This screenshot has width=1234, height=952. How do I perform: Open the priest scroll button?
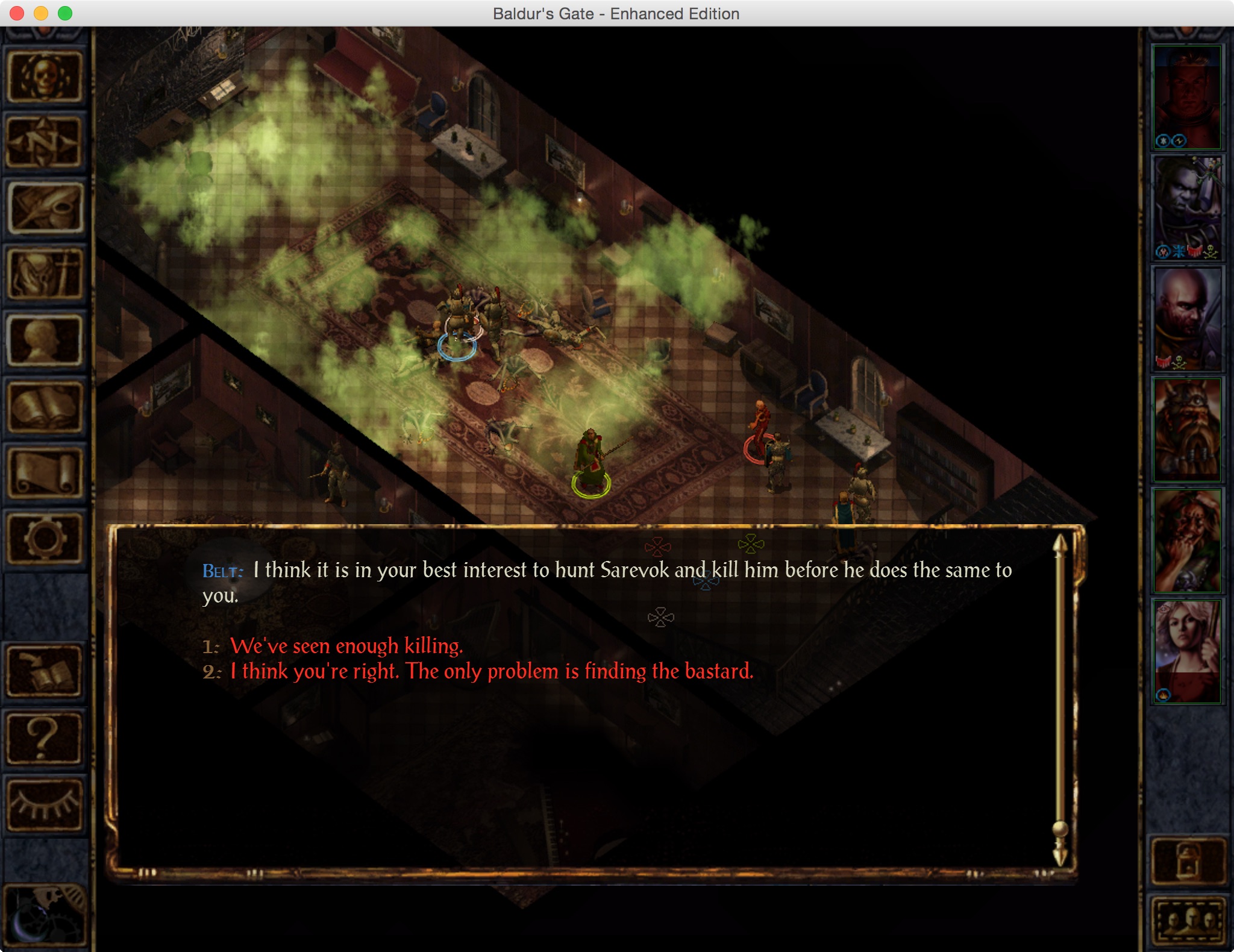click(x=45, y=474)
